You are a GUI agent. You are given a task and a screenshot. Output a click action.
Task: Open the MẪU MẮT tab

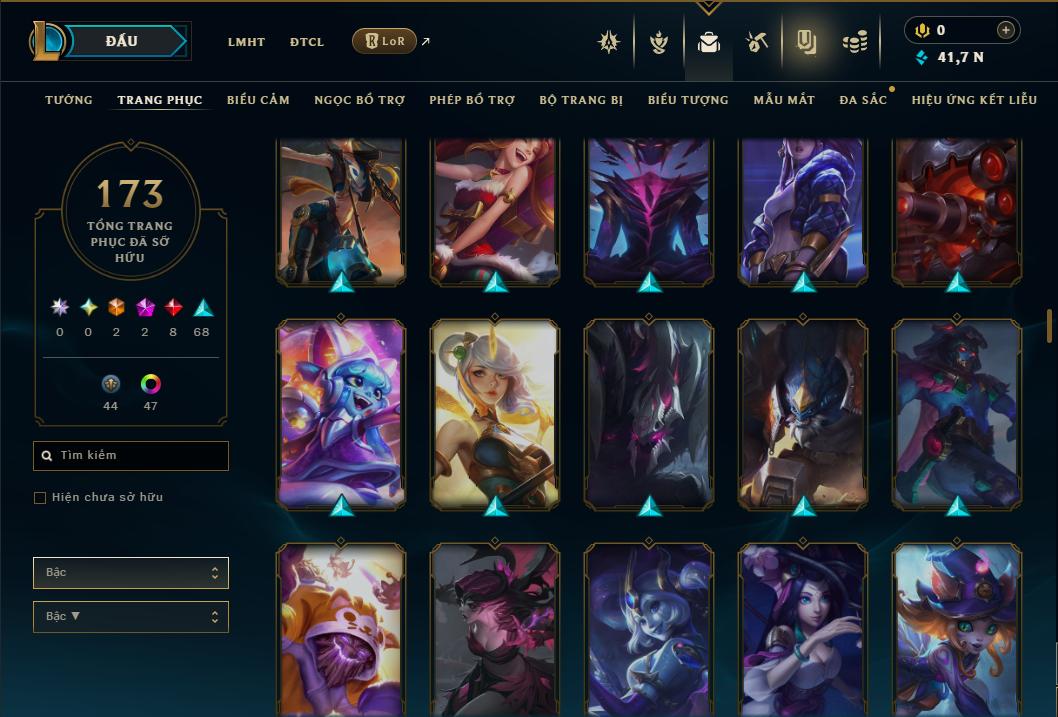click(x=784, y=100)
